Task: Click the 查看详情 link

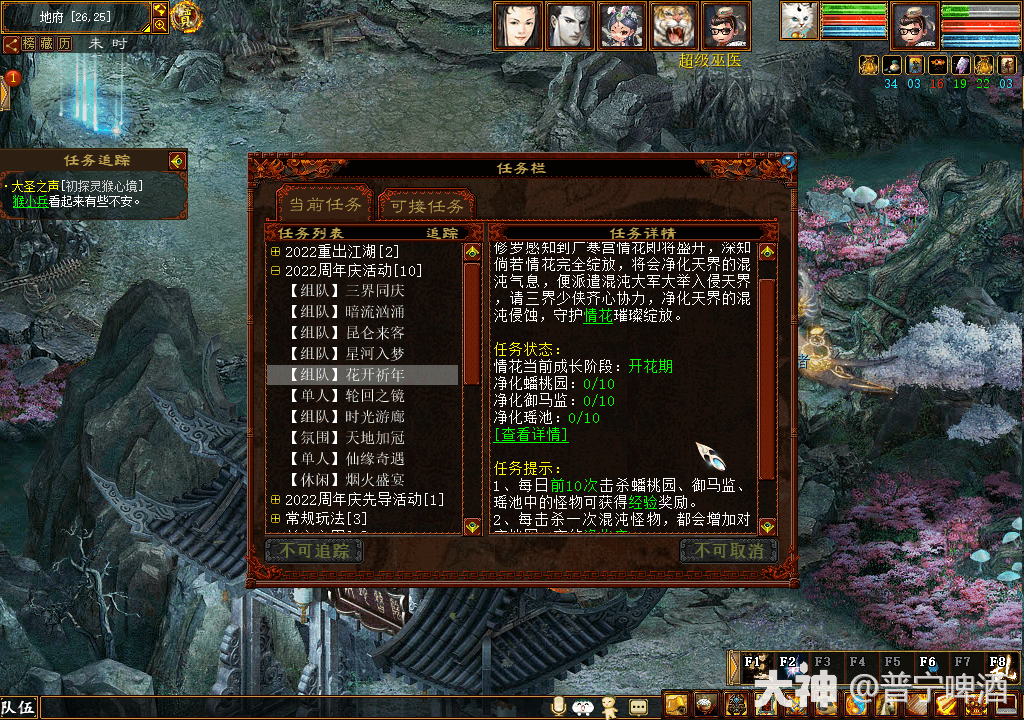Action: [x=531, y=435]
